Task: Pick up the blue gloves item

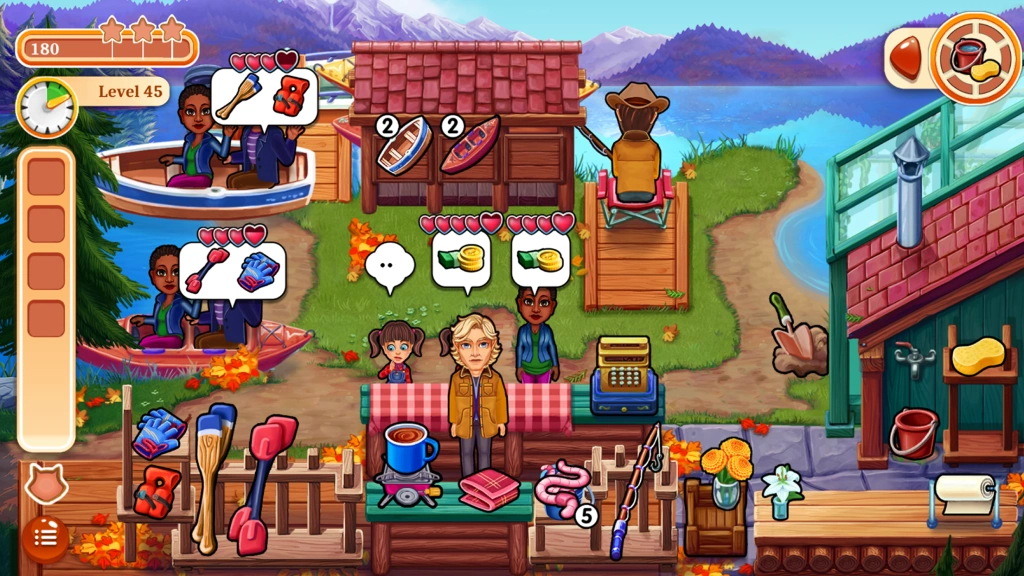Action: point(158,433)
